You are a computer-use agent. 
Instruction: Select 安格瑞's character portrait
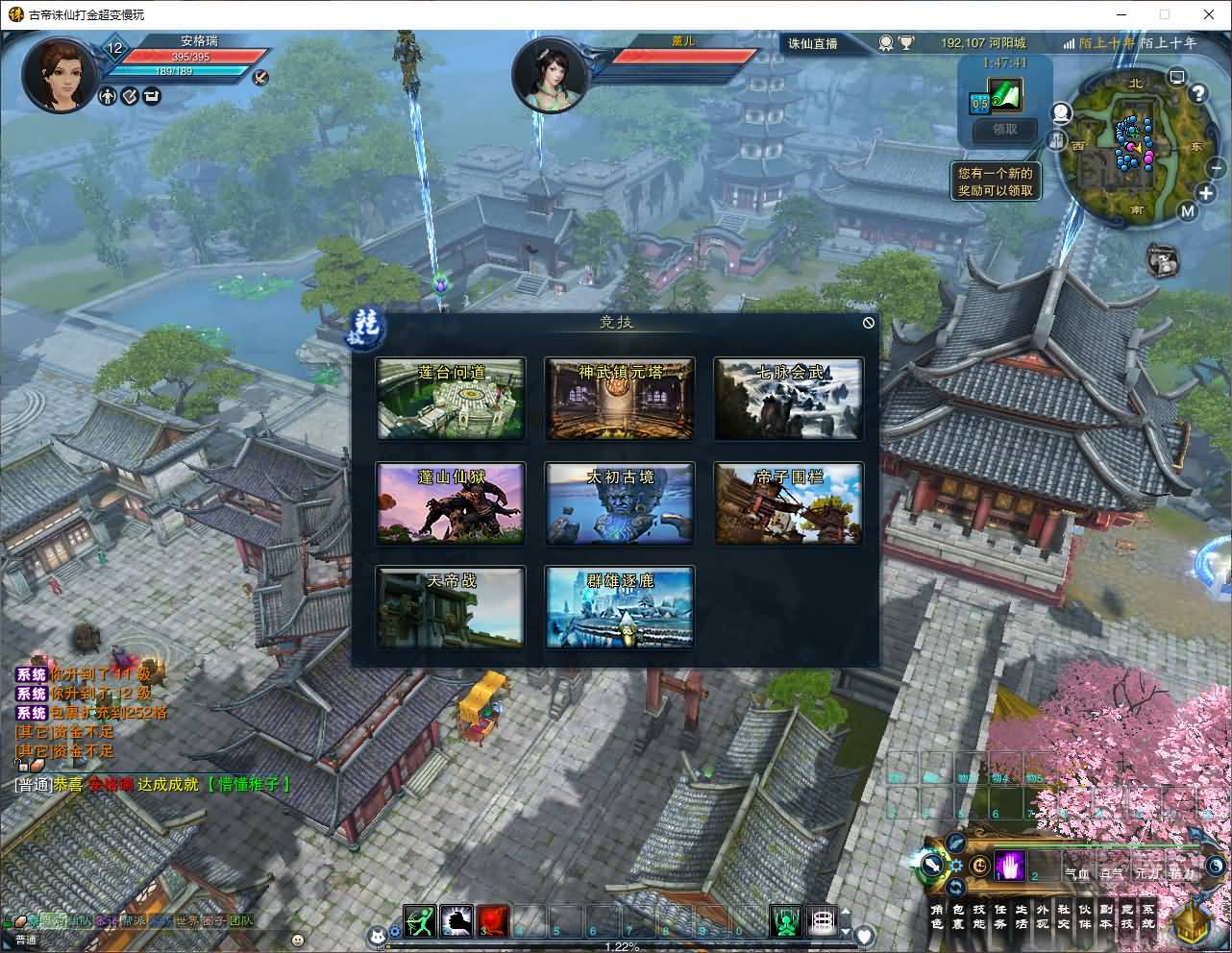[x=60, y=72]
